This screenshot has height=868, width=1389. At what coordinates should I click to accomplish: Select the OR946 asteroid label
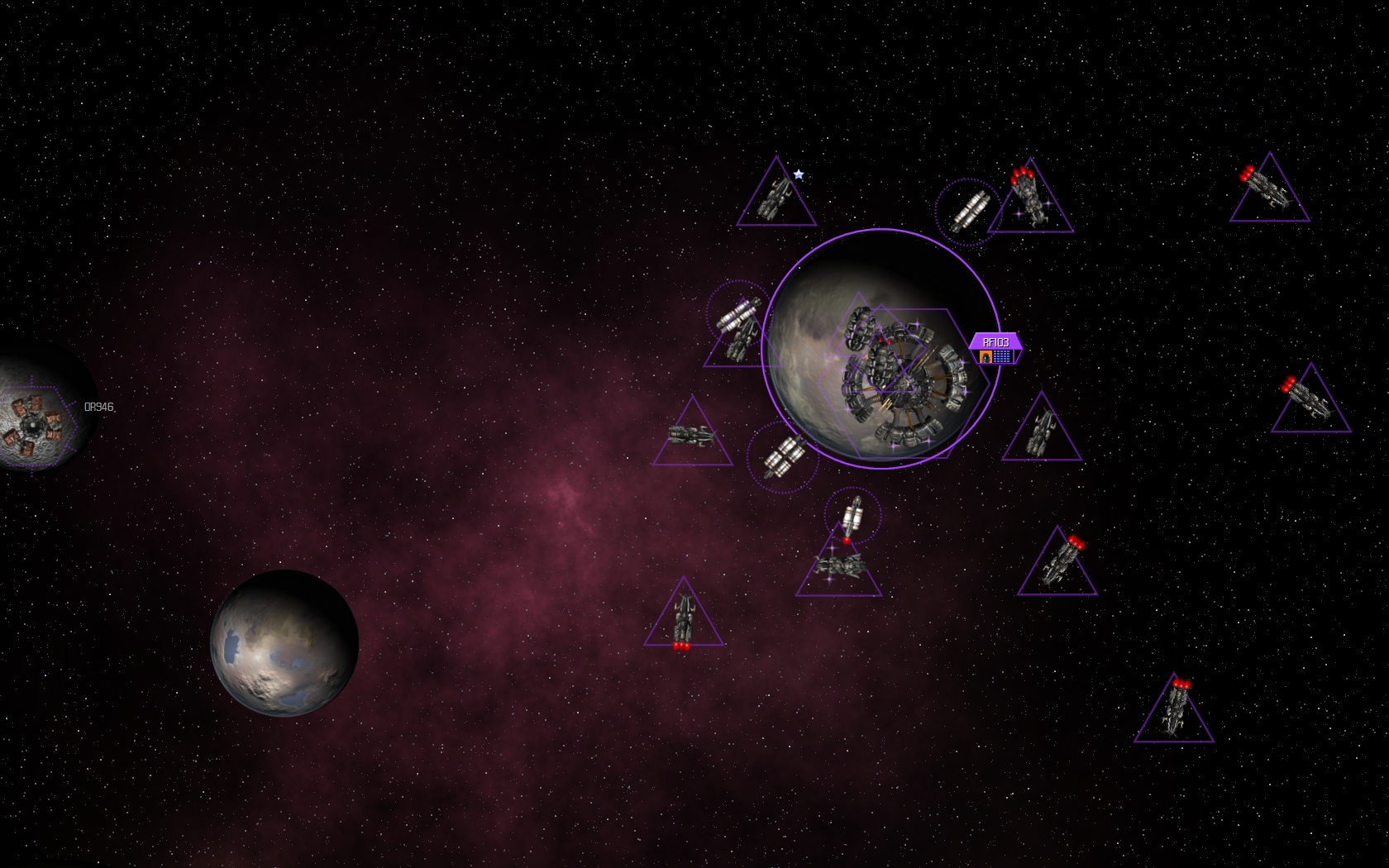tap(99, 407)
